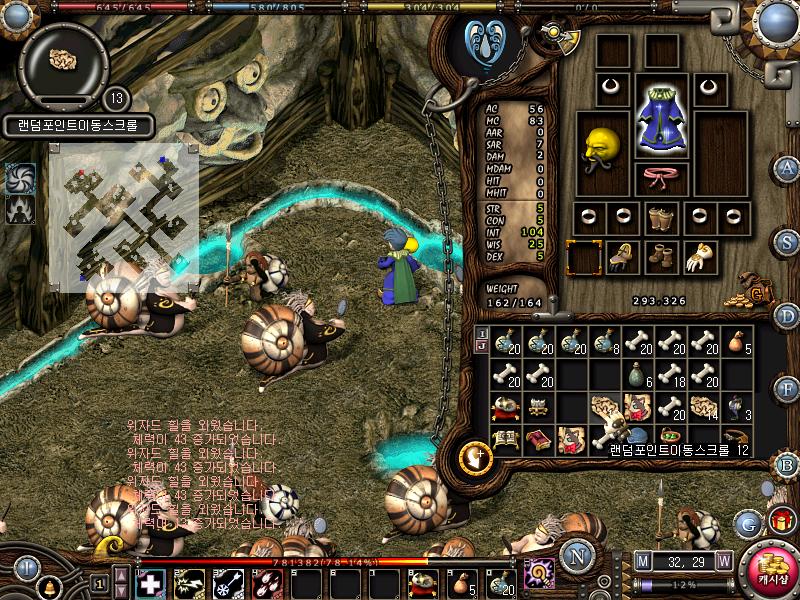Toggle the M button beside the coordinates
Screen dimensions: 800x600
click(642, 561)
